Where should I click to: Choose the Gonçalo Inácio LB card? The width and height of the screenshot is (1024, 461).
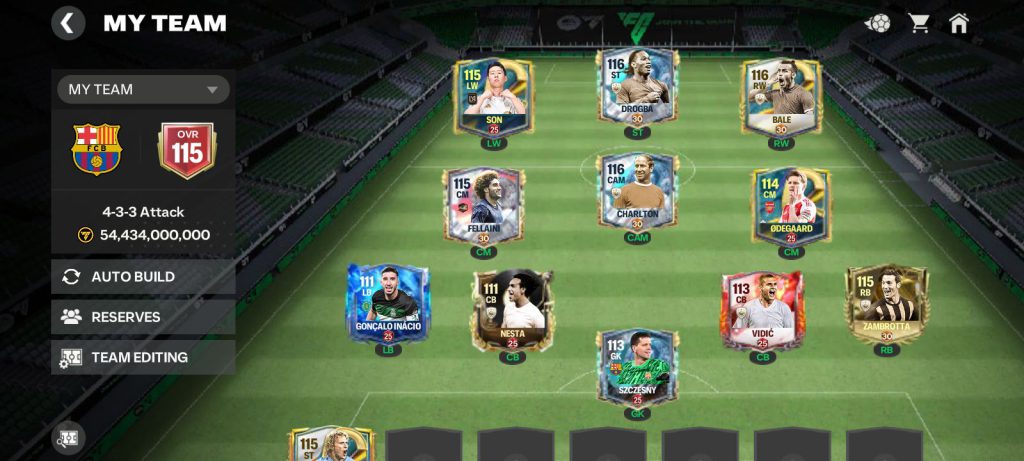click(388, 303)
